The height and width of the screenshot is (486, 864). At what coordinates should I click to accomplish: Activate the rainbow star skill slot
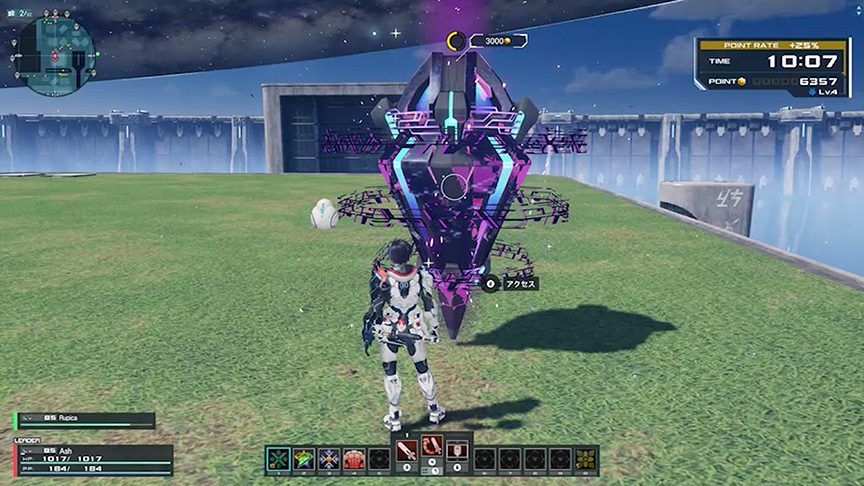coord(304,459)
